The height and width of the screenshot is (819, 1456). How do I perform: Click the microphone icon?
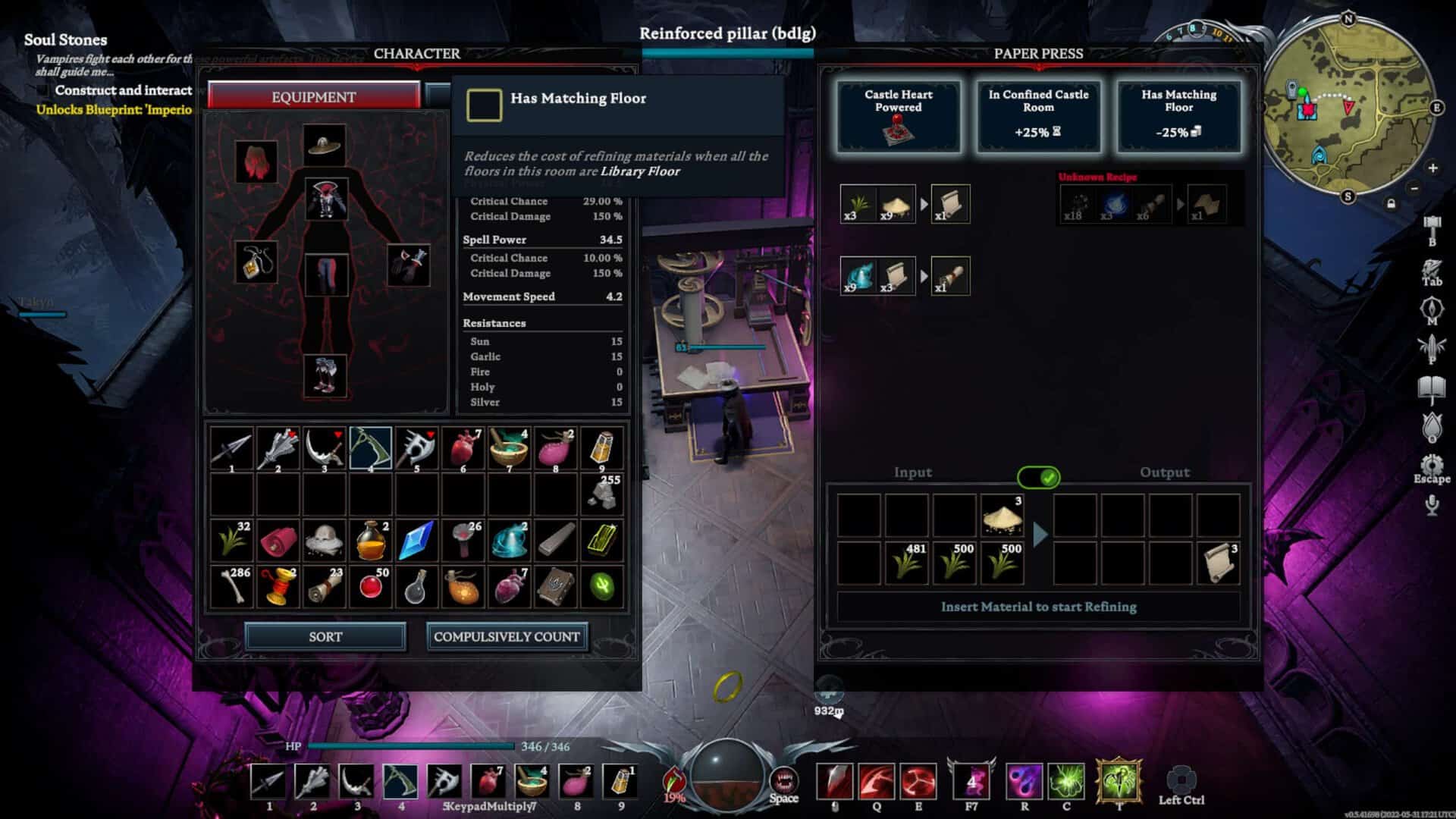pyautogui.click(x=1431, y=505)
